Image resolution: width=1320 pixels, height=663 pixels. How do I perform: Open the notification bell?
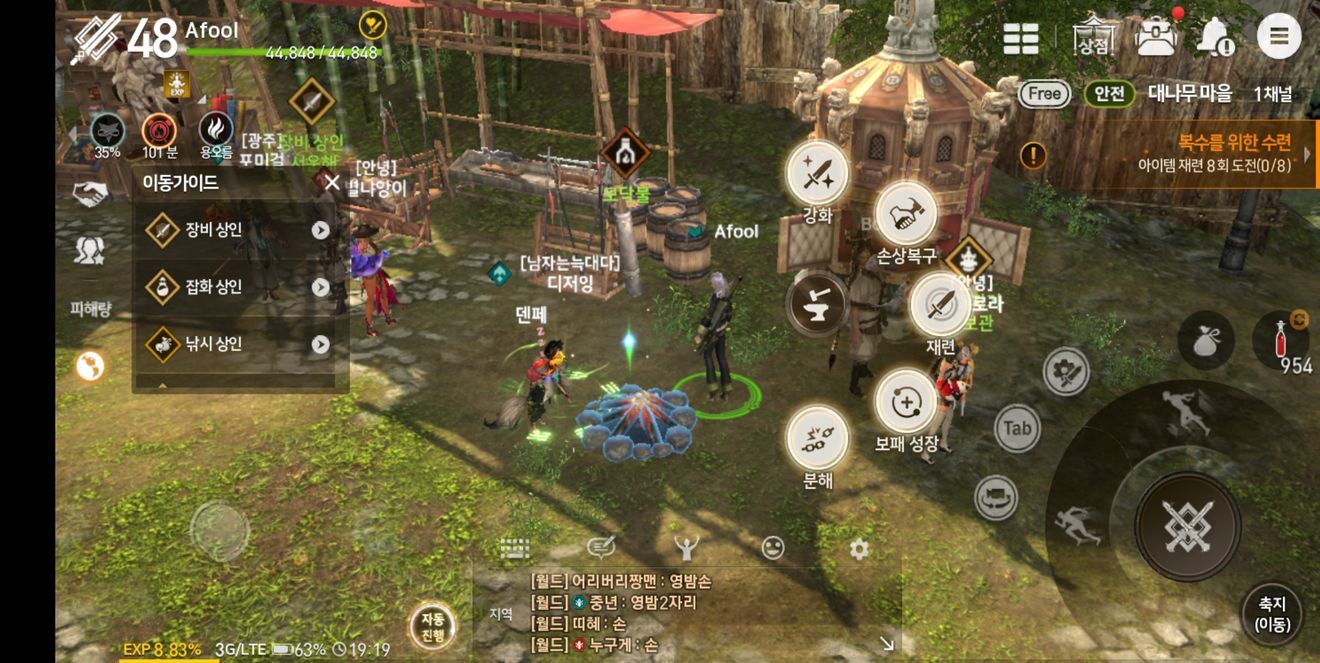tap(1215, 38)
